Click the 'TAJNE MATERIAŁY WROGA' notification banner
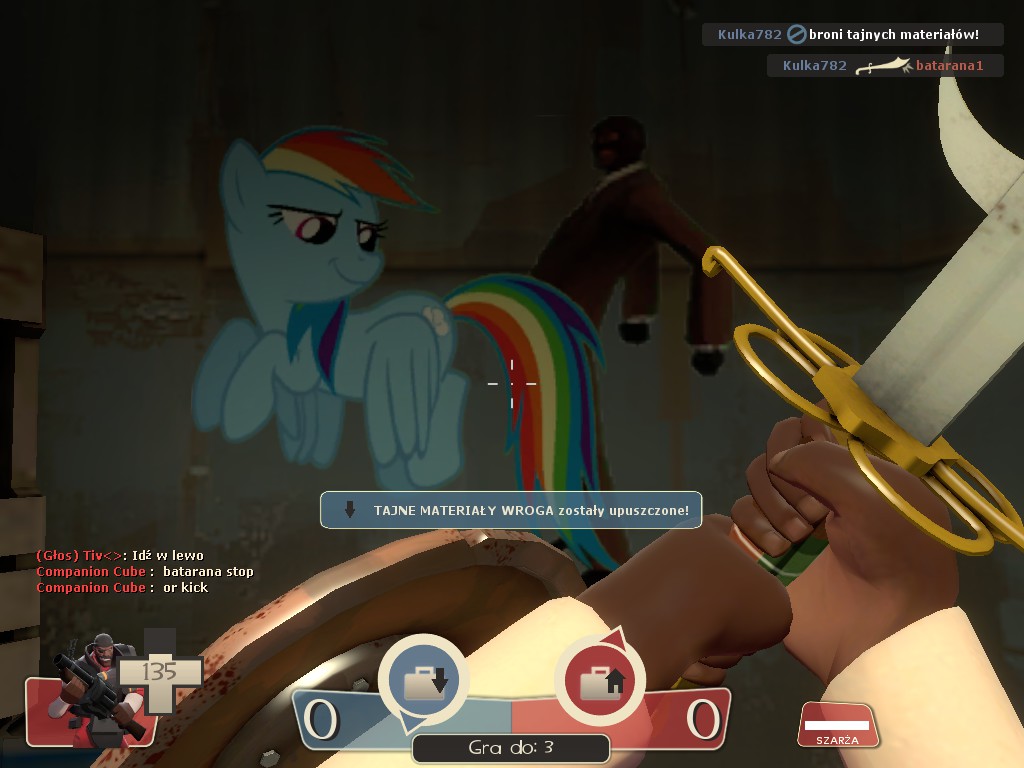Viewport: 1024px width, 768px height. 511,510
